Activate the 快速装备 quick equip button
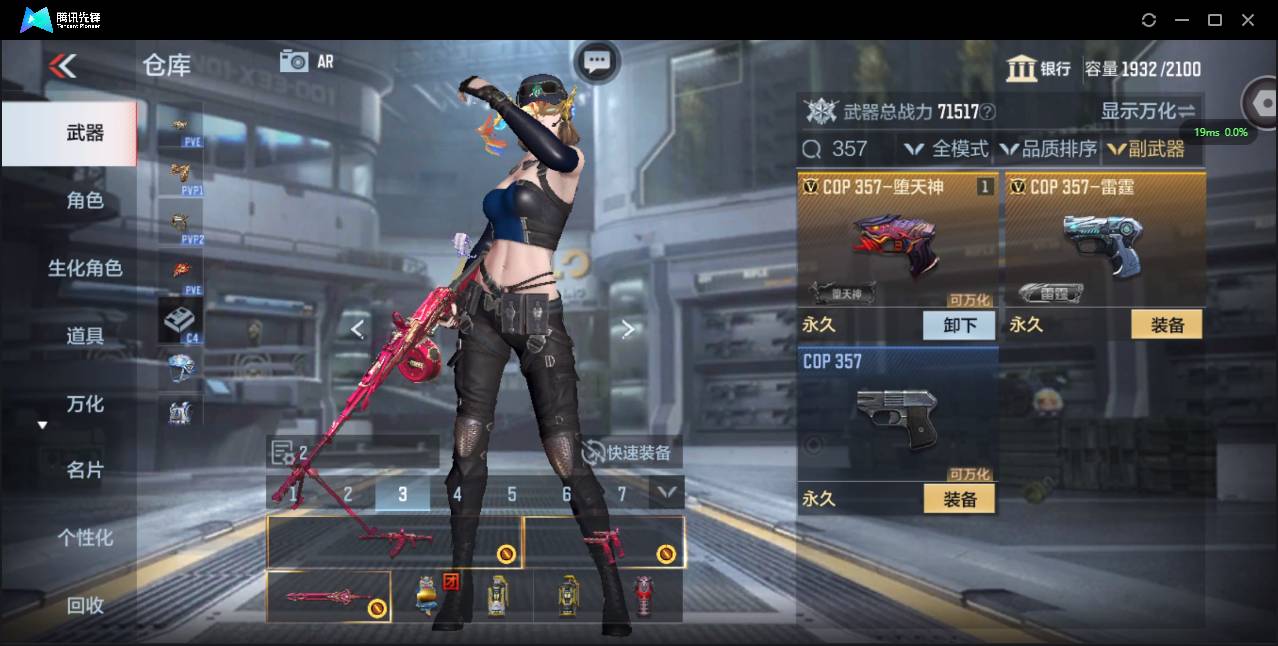This screenshot has height=646, width=1278. click(627, 452)
